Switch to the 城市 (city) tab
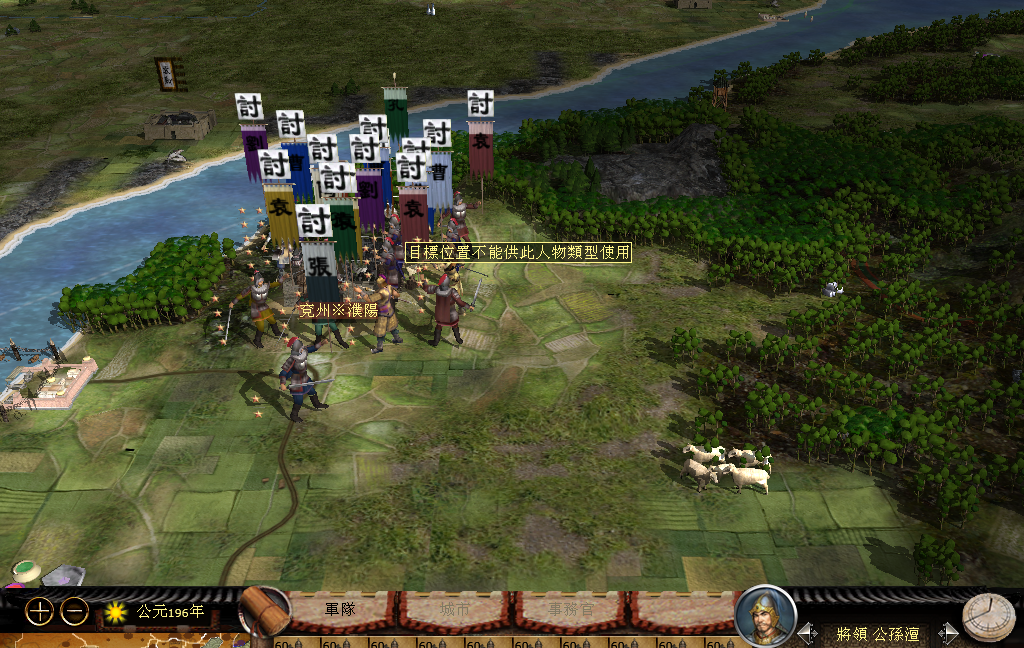1024x648 pixels. pos(455,608)
